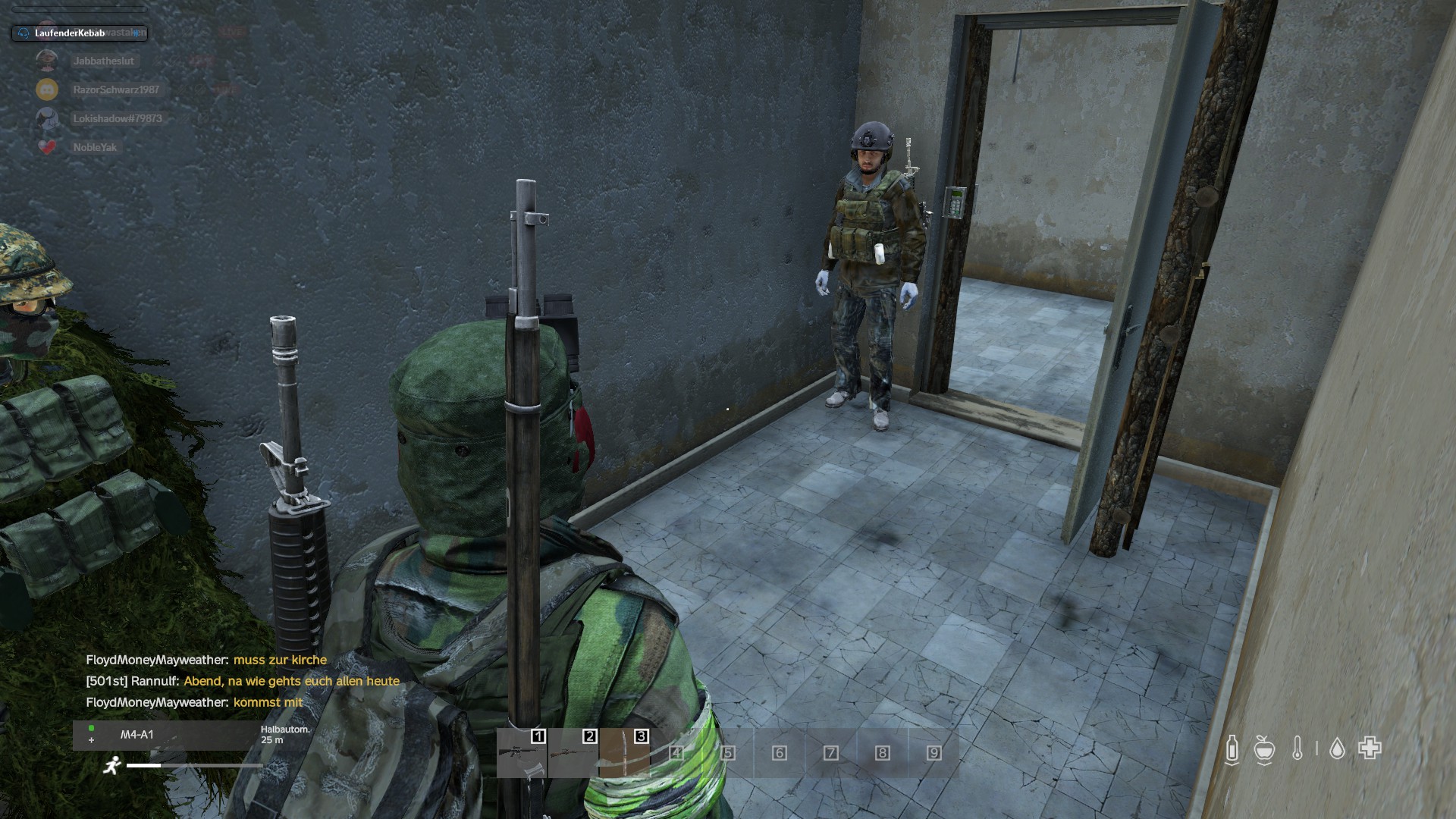Select the M4-A1 rifle in hotbar slot 1
The height and width of the screenshot is (819, 1456).
(522, 752)
